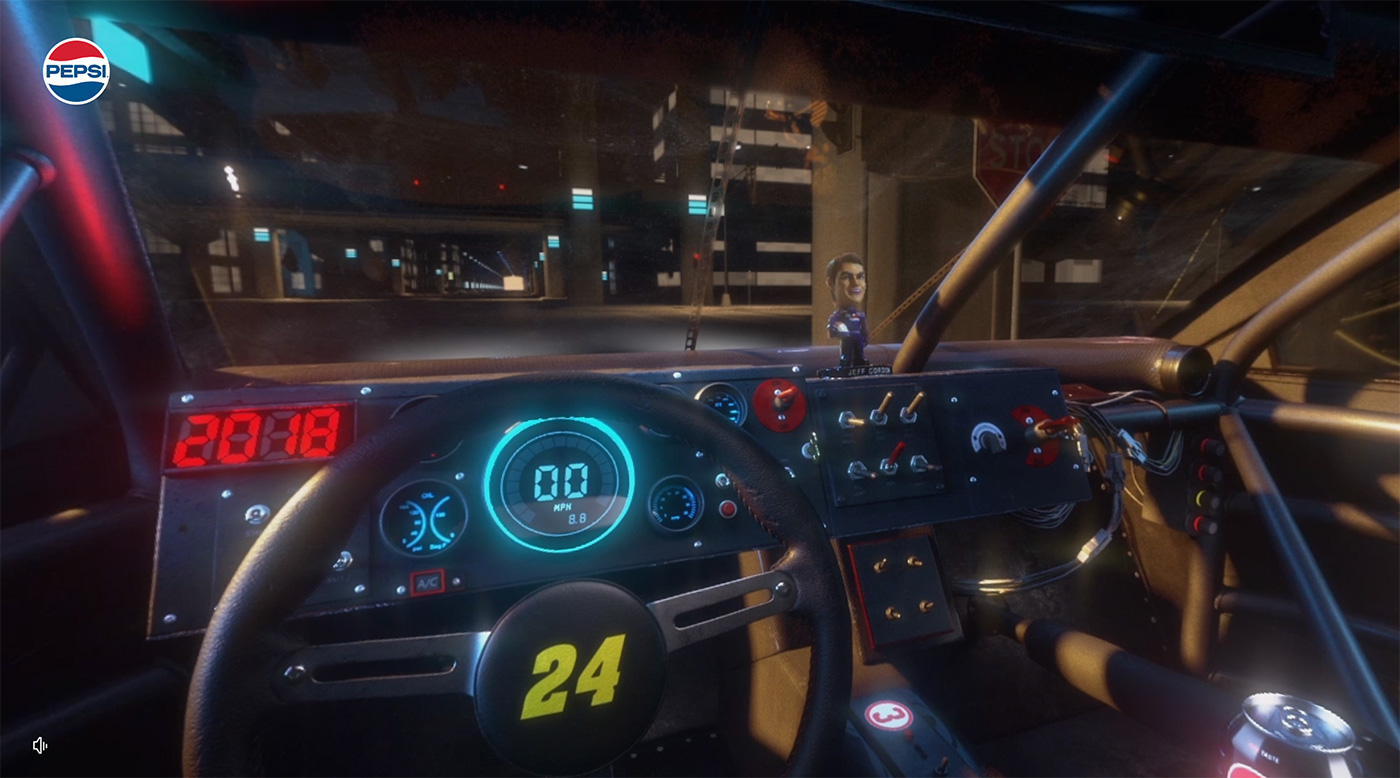
Task: Click the Pepsi logo
Action: tap(76, 71)
